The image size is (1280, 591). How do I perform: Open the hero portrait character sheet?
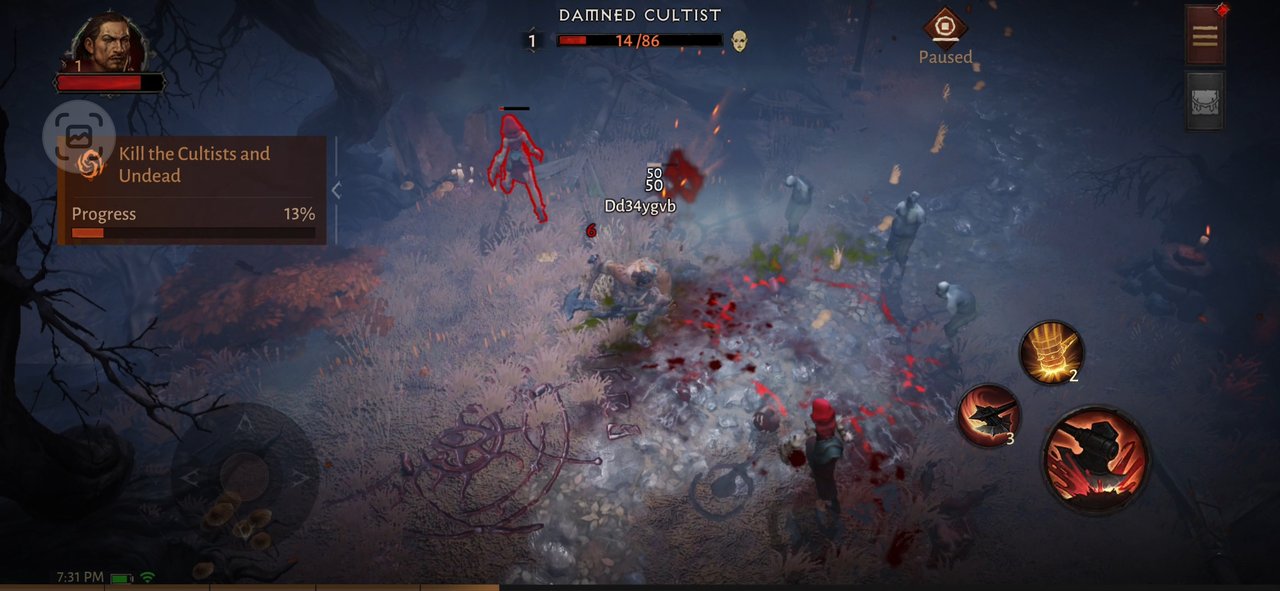pos(110,44)
